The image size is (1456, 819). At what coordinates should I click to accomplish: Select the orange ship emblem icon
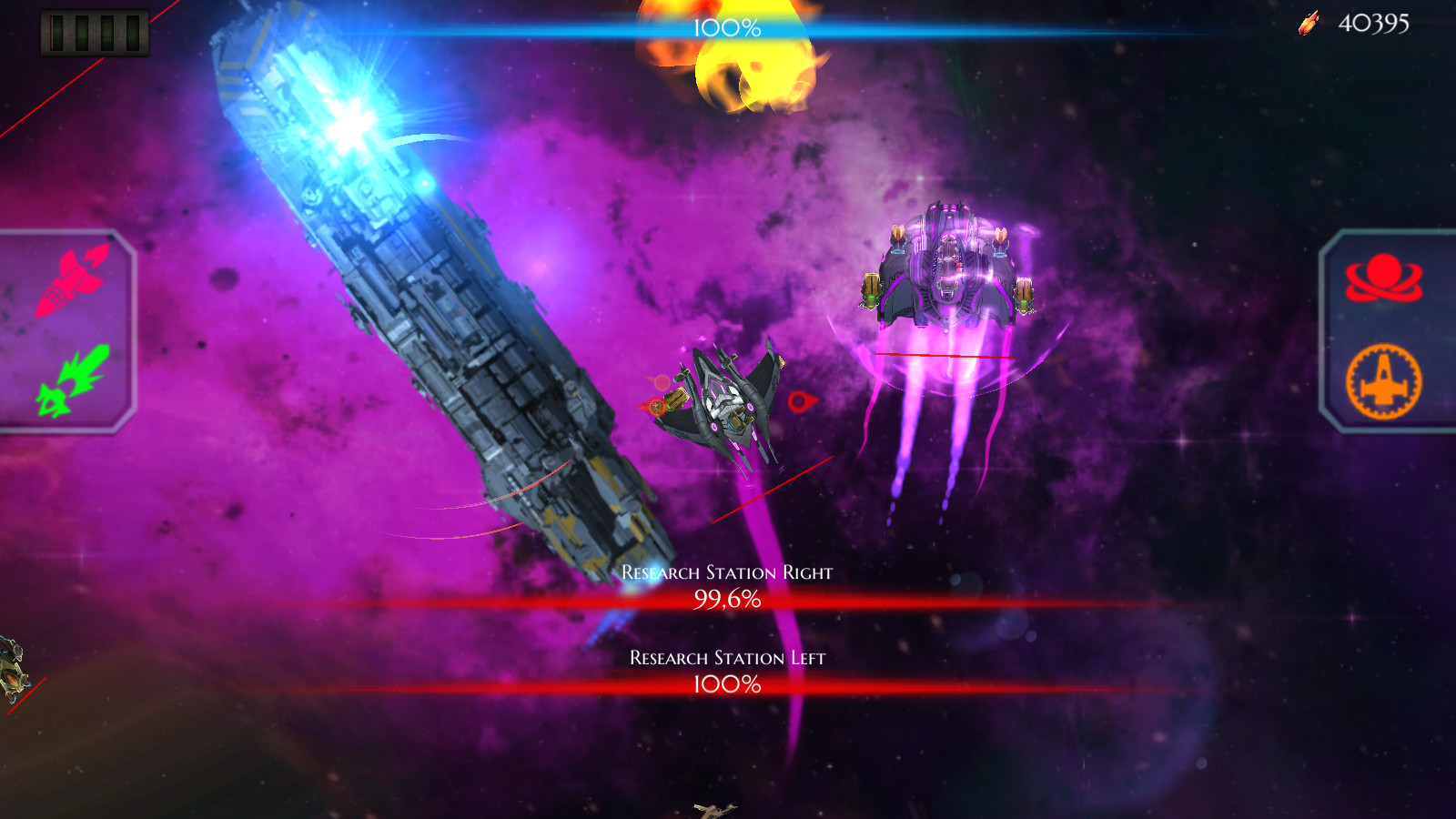[x=1383, y=382]
